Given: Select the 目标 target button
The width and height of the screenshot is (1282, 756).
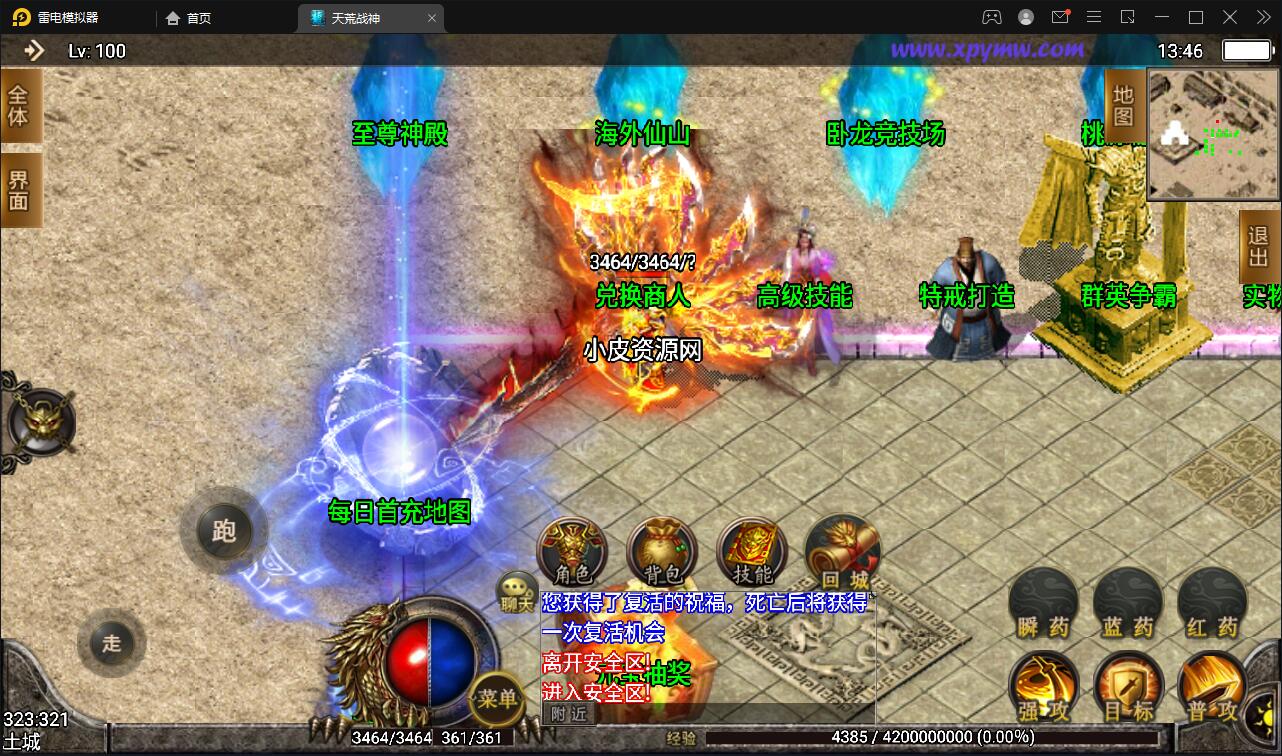Looking at the screenshot, I should (x=1127, y=688).
